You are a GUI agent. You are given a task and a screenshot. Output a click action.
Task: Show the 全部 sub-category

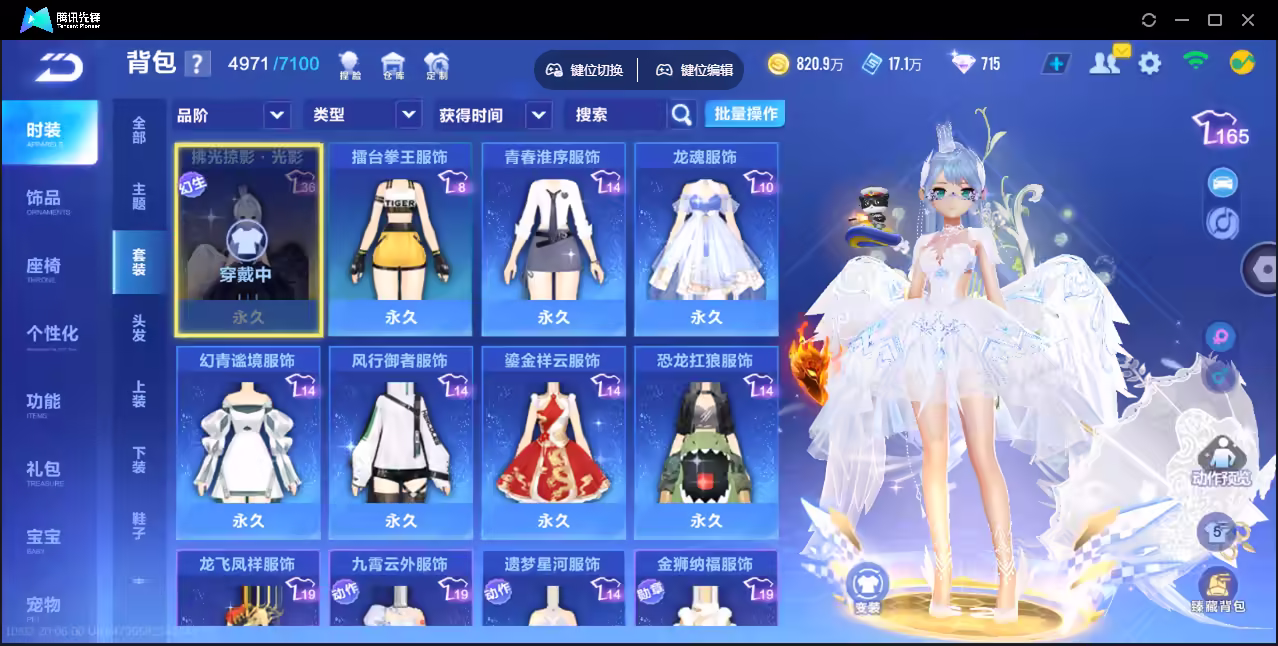(x=139, y=130)
